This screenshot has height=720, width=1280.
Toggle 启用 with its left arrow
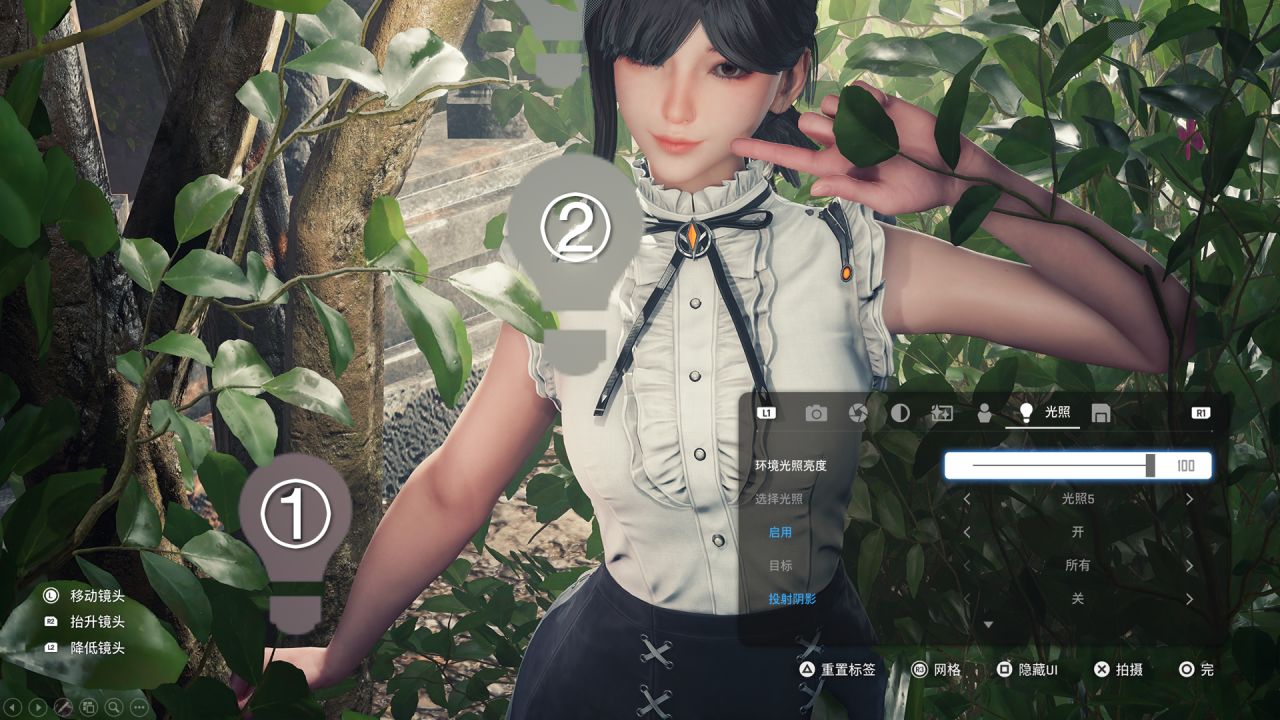pyautogui.click(x=967, y=532)
